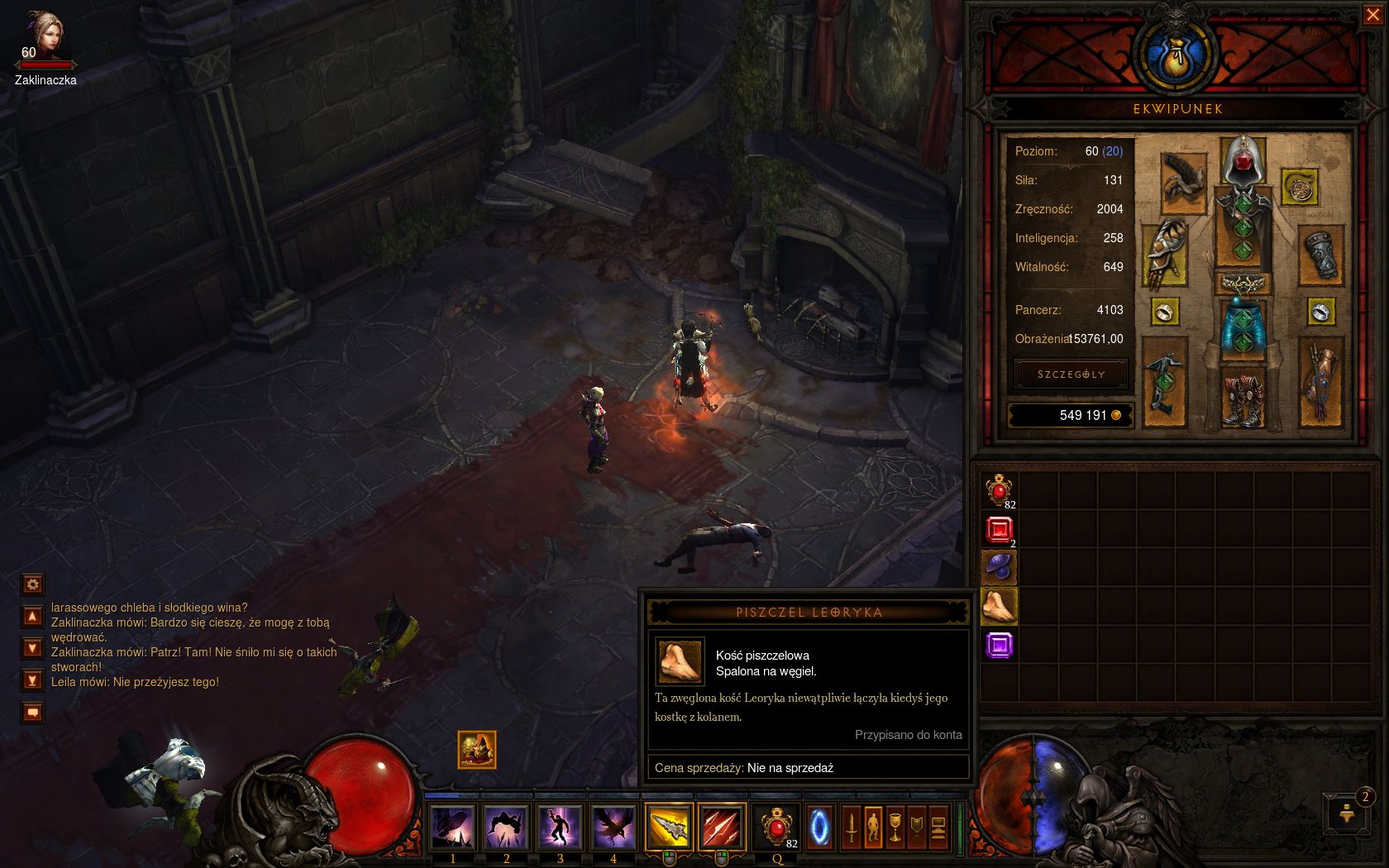Select the purple mushroom in inventory
The width and height of the screenshot is (1389, 868).
click(x=999, y=567)
